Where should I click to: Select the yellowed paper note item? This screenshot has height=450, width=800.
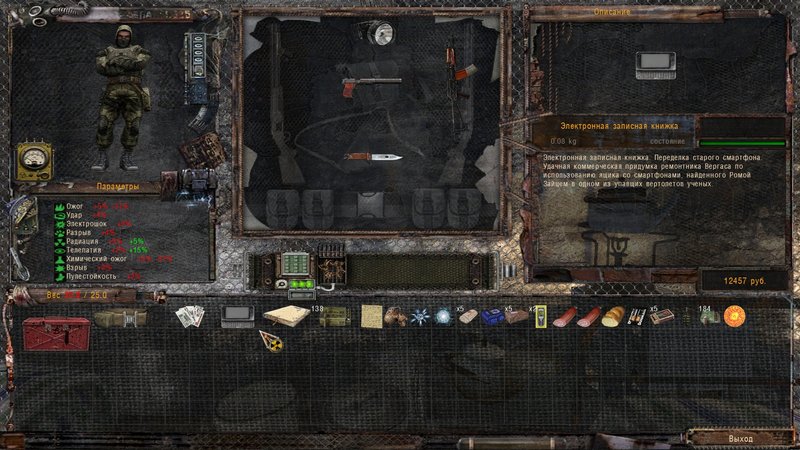[x=372, y=316]
